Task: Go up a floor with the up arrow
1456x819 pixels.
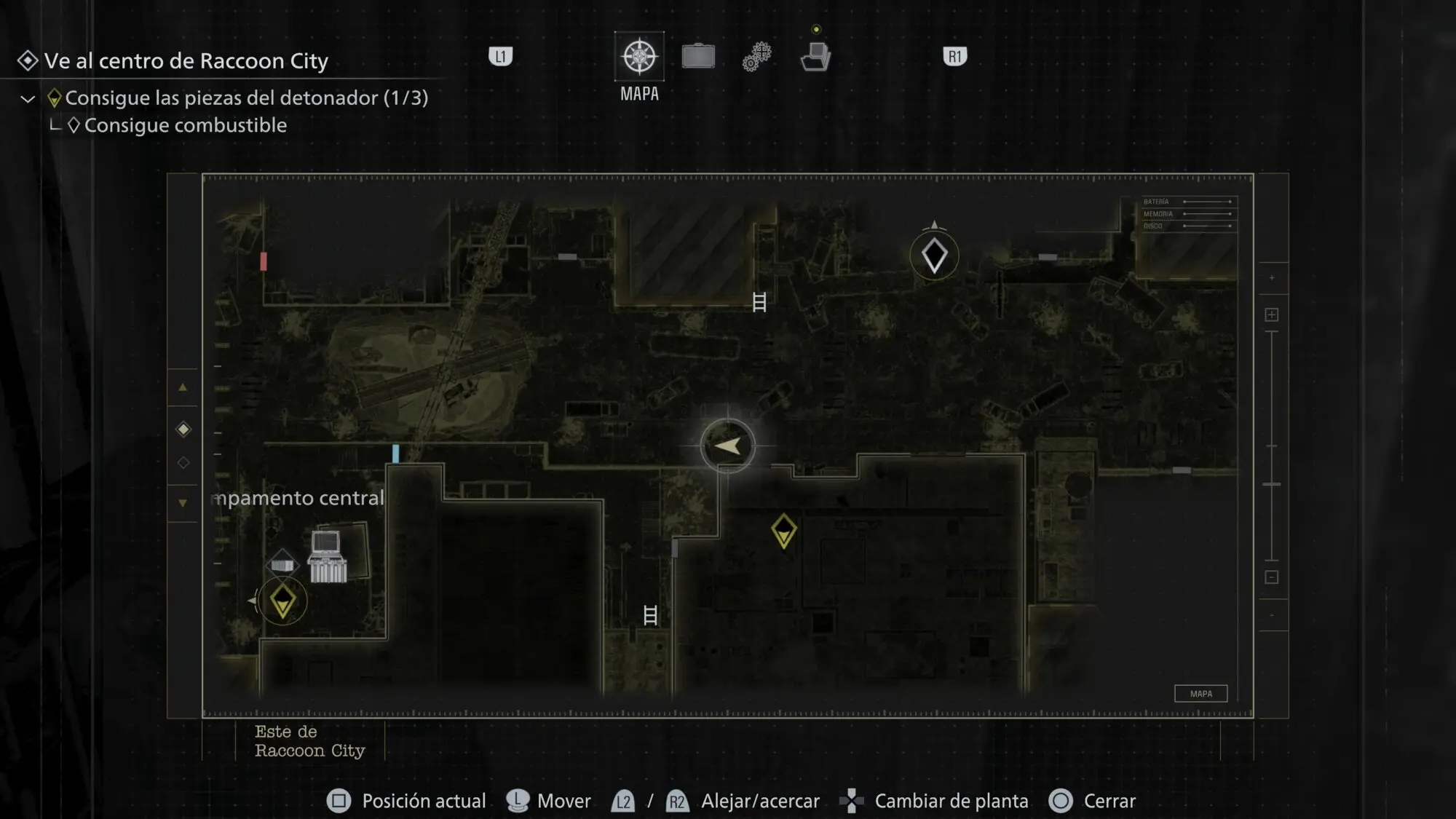Action: (183, 387)
